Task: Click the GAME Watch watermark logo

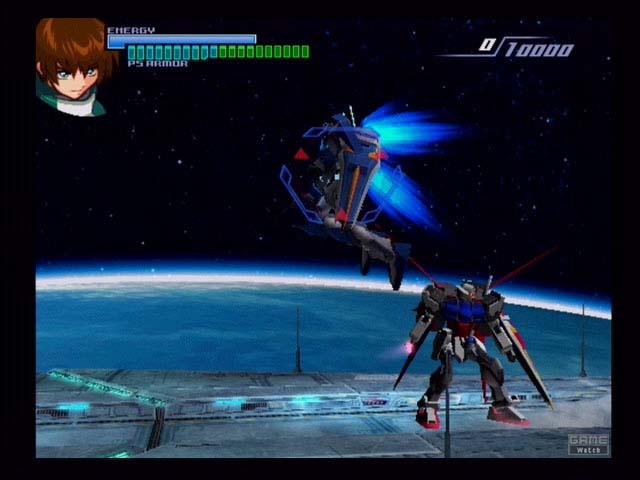Action: pyautogui.click(x=588, y=444)
